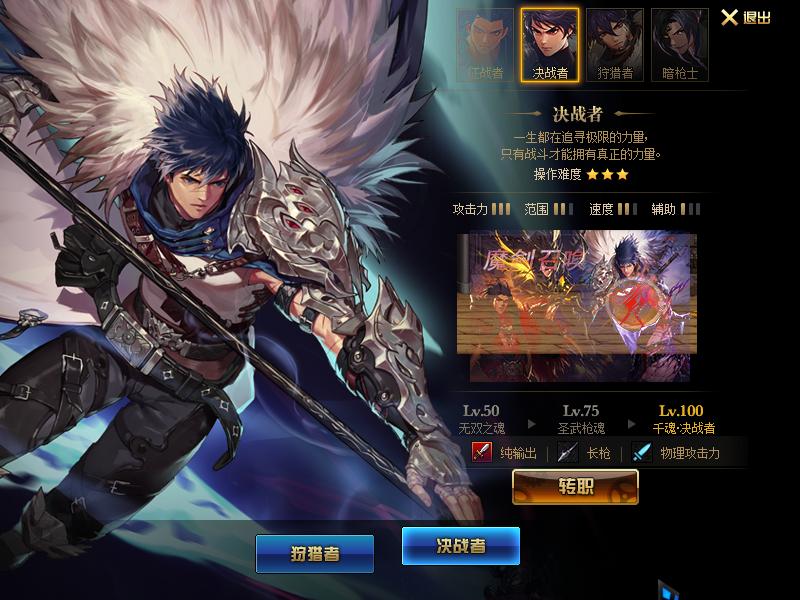Select the Lv.50 无双之魂 stage
800x600 pixels.
(x=480, y=419)
